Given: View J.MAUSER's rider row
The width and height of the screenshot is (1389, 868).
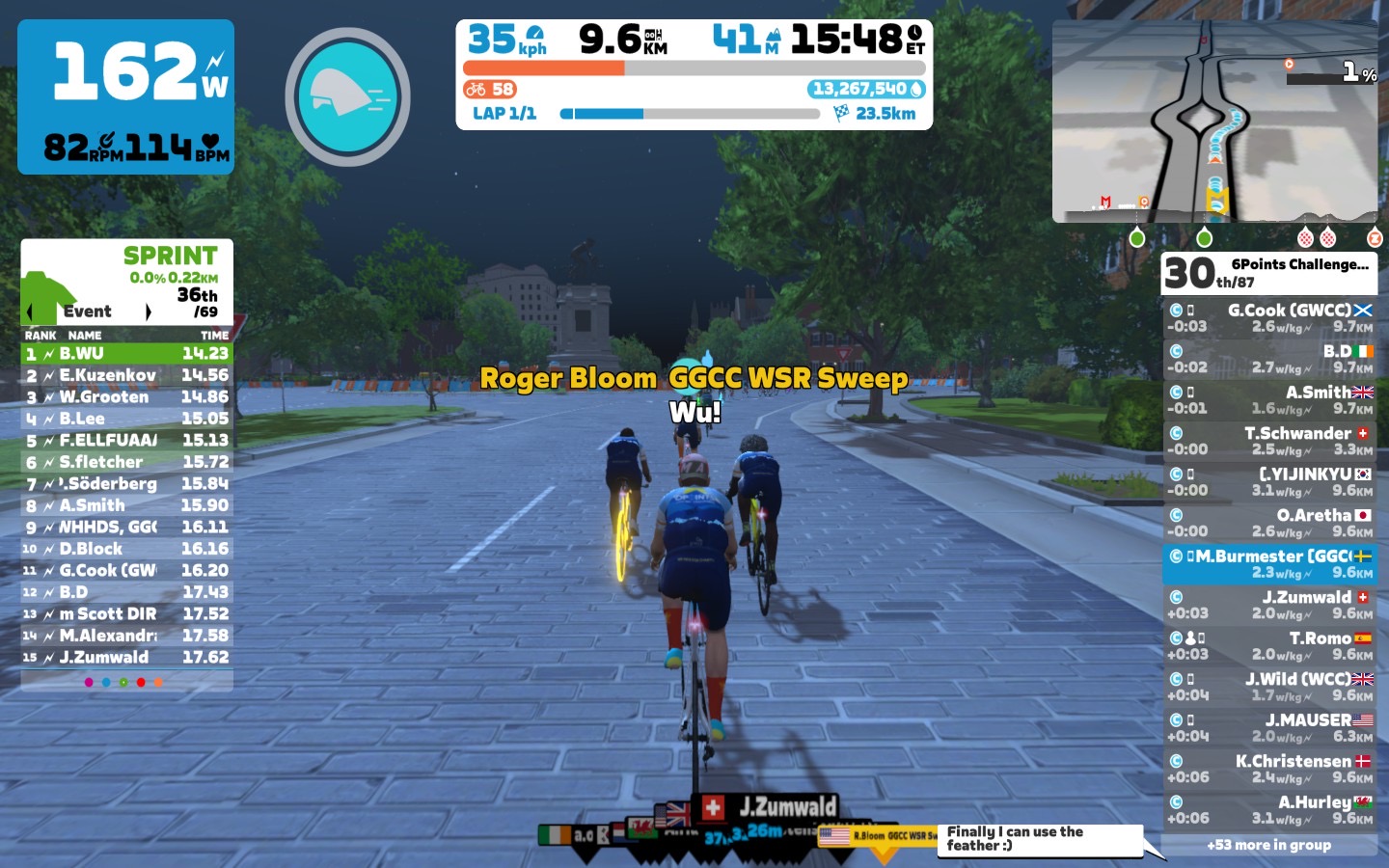Looking at the screenshot, I should click(1269, 728).
